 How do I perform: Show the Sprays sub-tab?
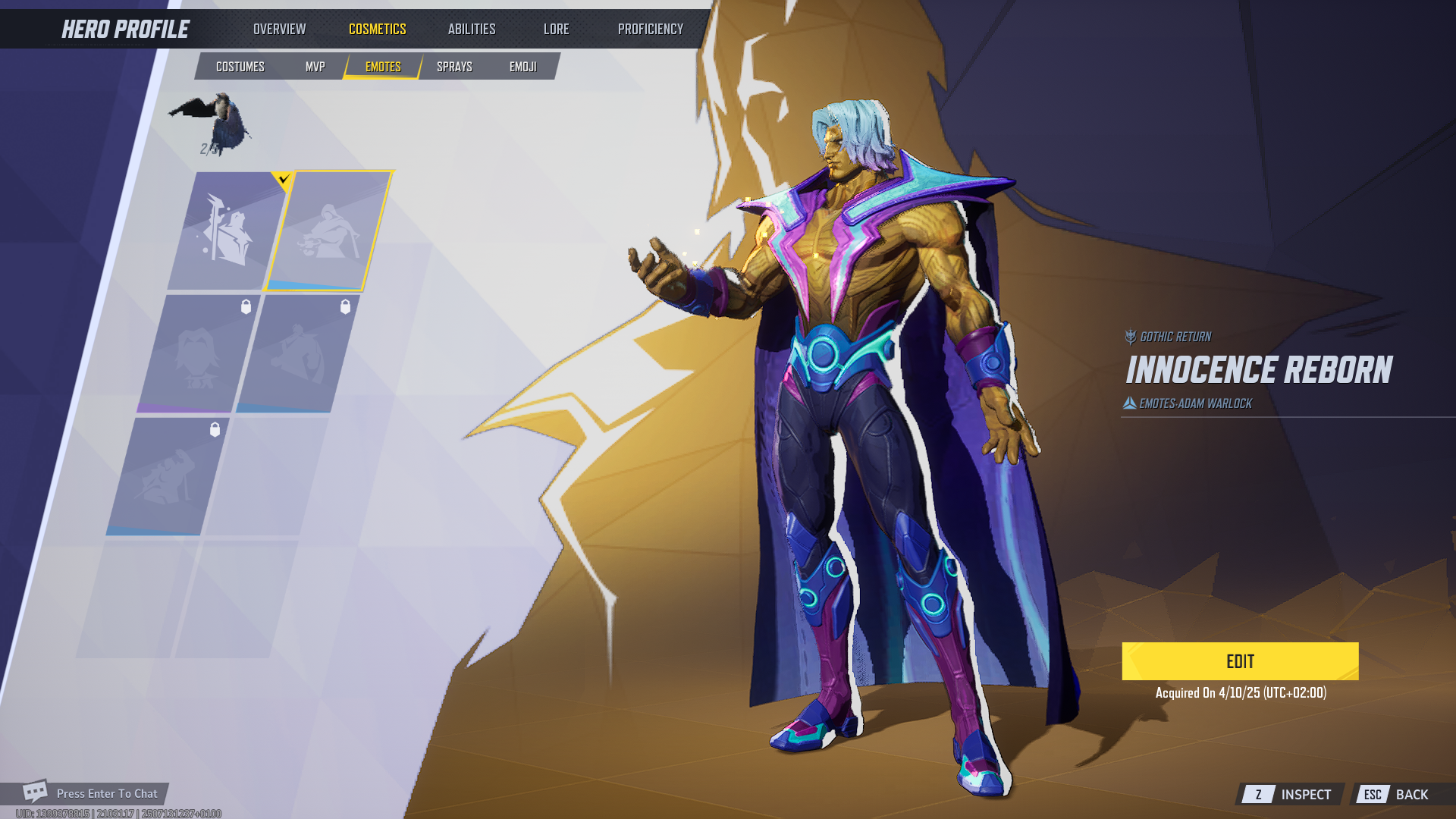(454, 67)
